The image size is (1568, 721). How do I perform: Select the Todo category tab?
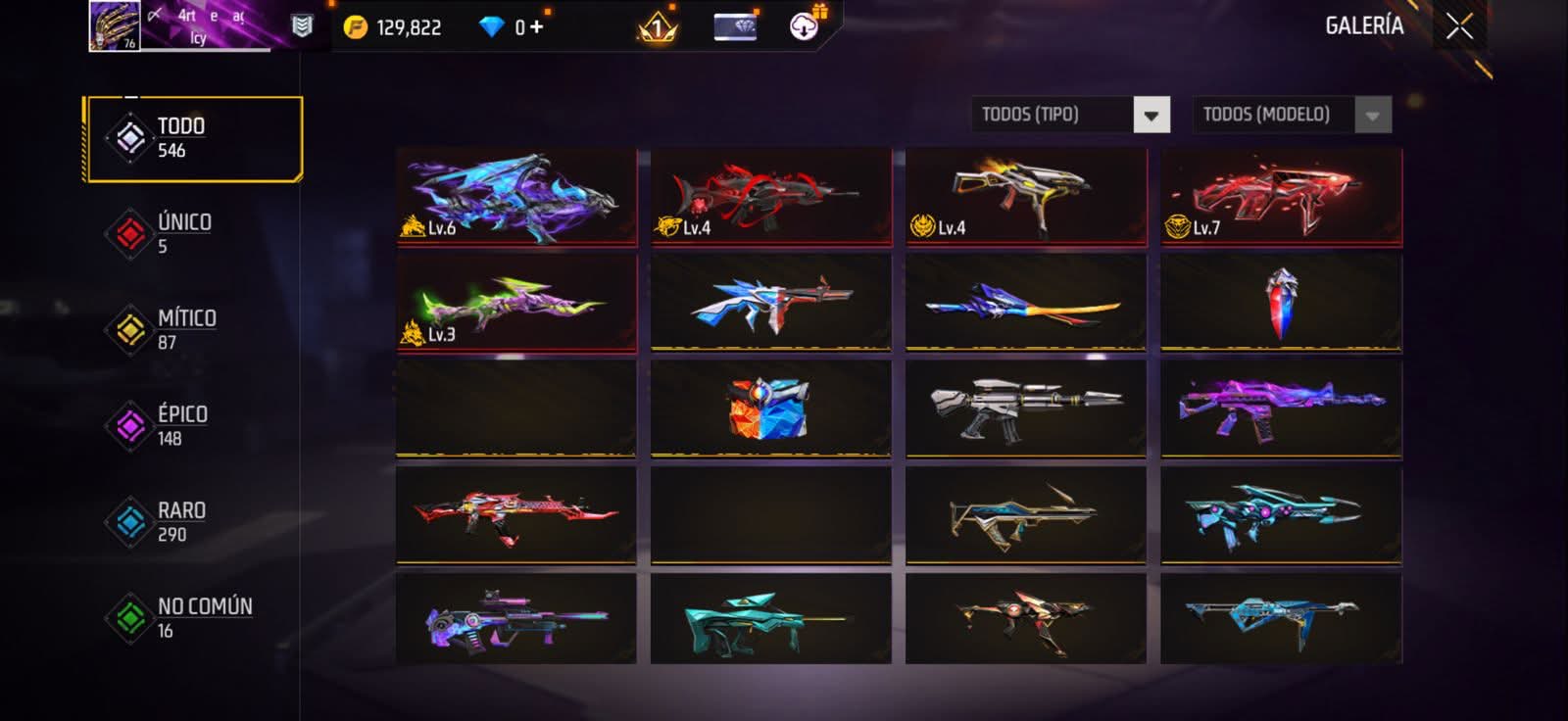point(193,138)
